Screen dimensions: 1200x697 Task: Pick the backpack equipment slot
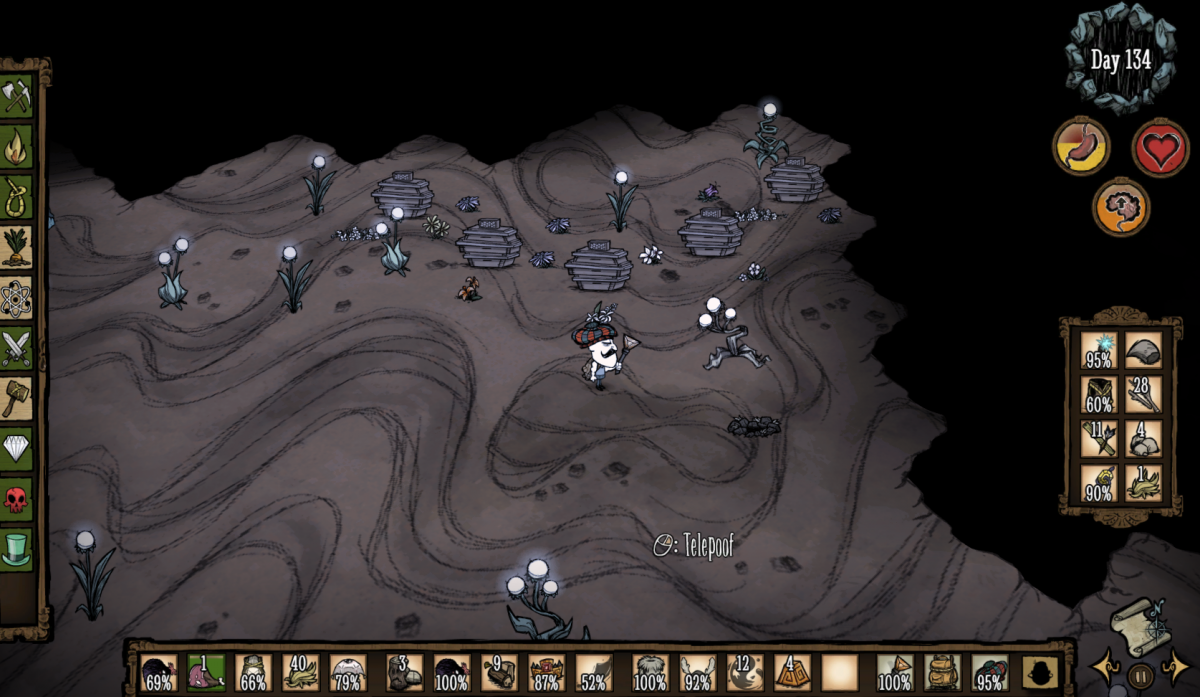941,674
